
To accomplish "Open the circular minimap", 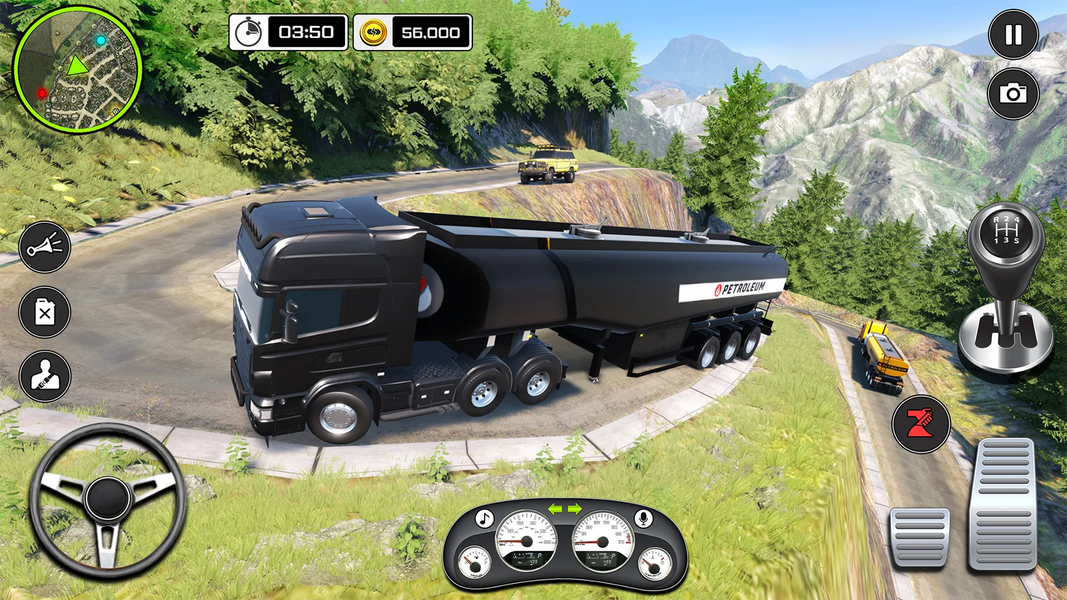I will pyautogui.click(x=77, y=68).
